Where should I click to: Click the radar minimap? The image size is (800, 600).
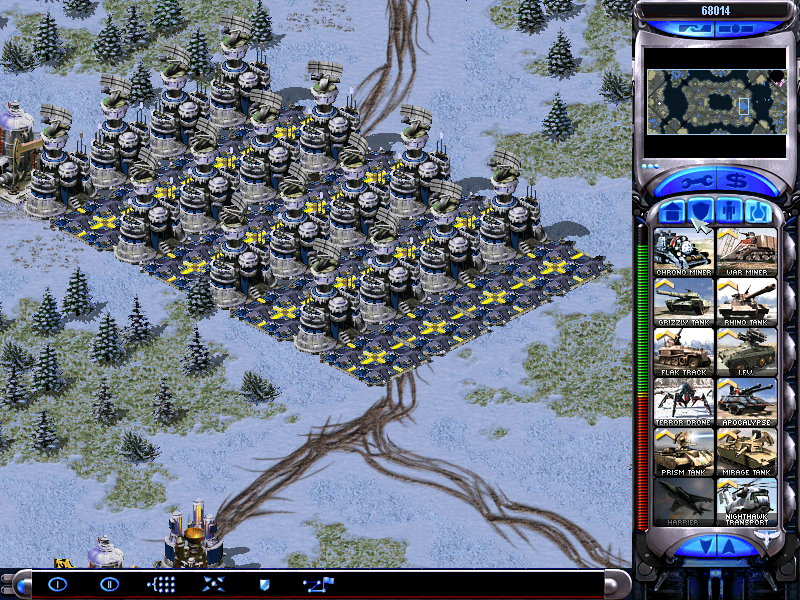tap(715, 102)
